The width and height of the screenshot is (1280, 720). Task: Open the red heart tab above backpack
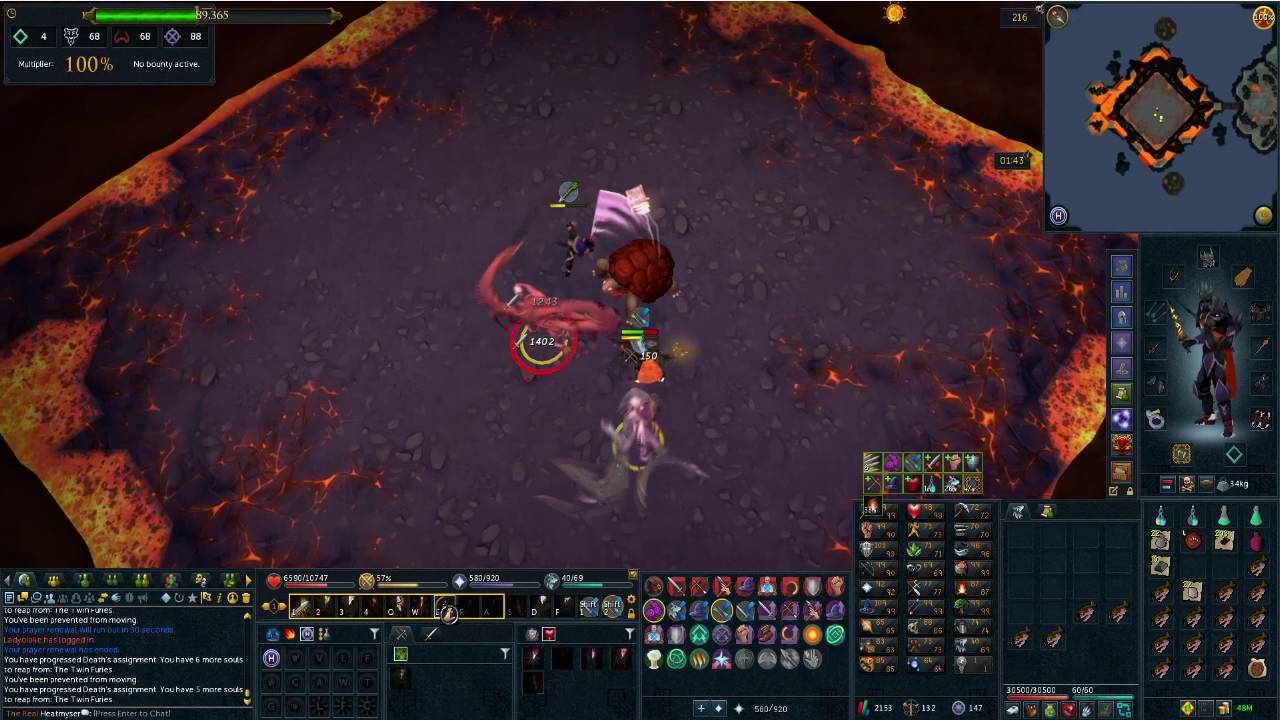click(x=1121, y=443)
